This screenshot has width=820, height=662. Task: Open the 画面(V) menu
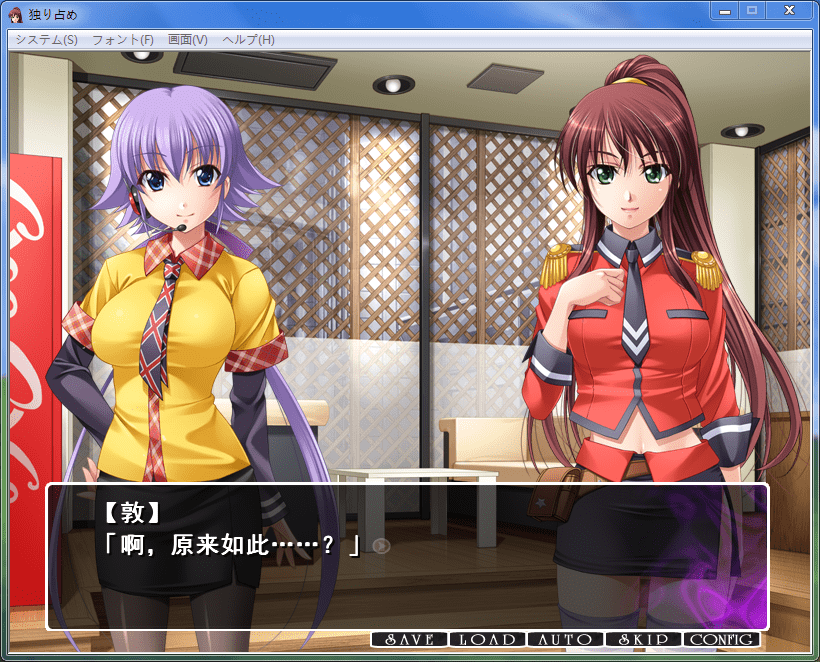[187, 40]
